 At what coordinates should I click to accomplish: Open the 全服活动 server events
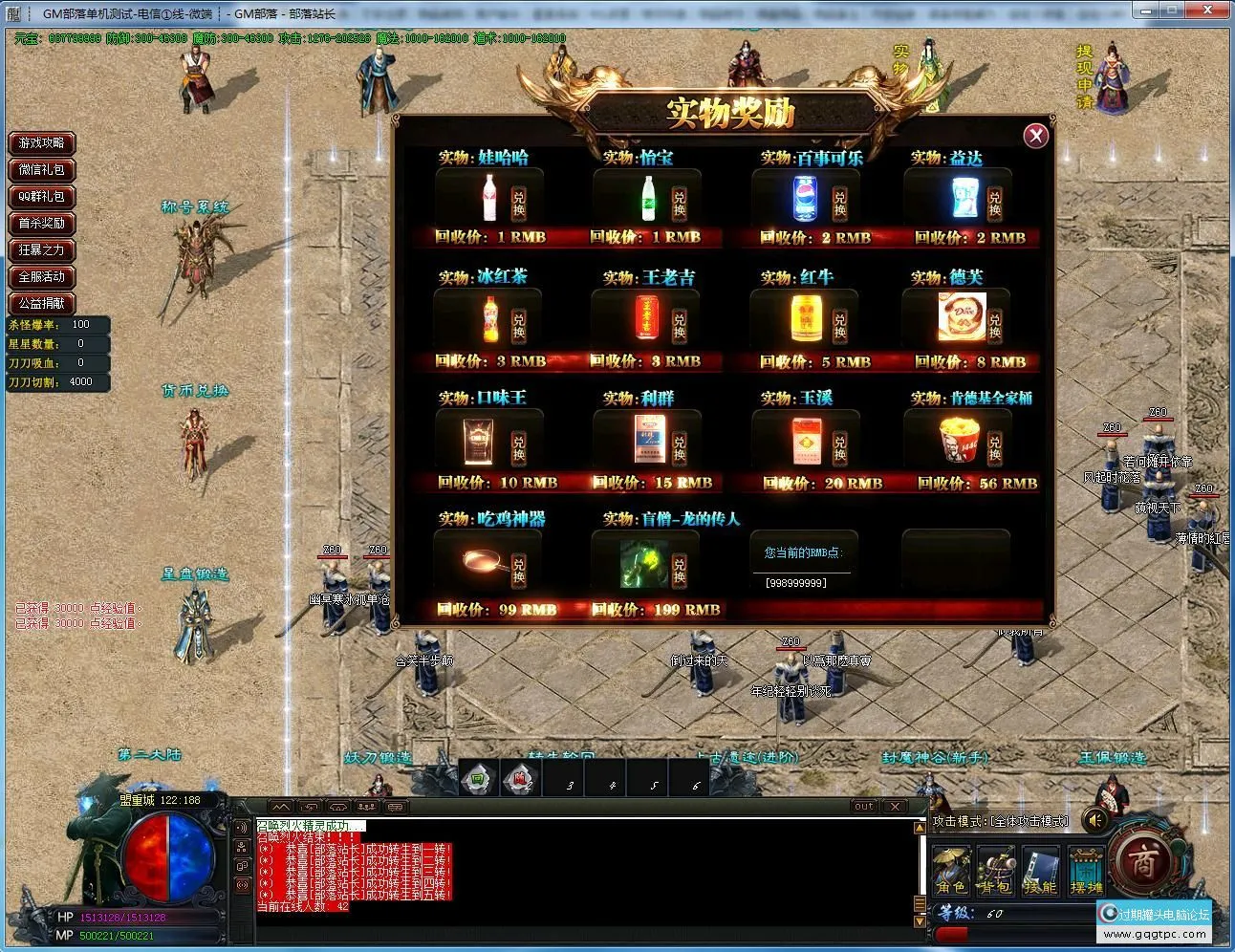point(42,277)
